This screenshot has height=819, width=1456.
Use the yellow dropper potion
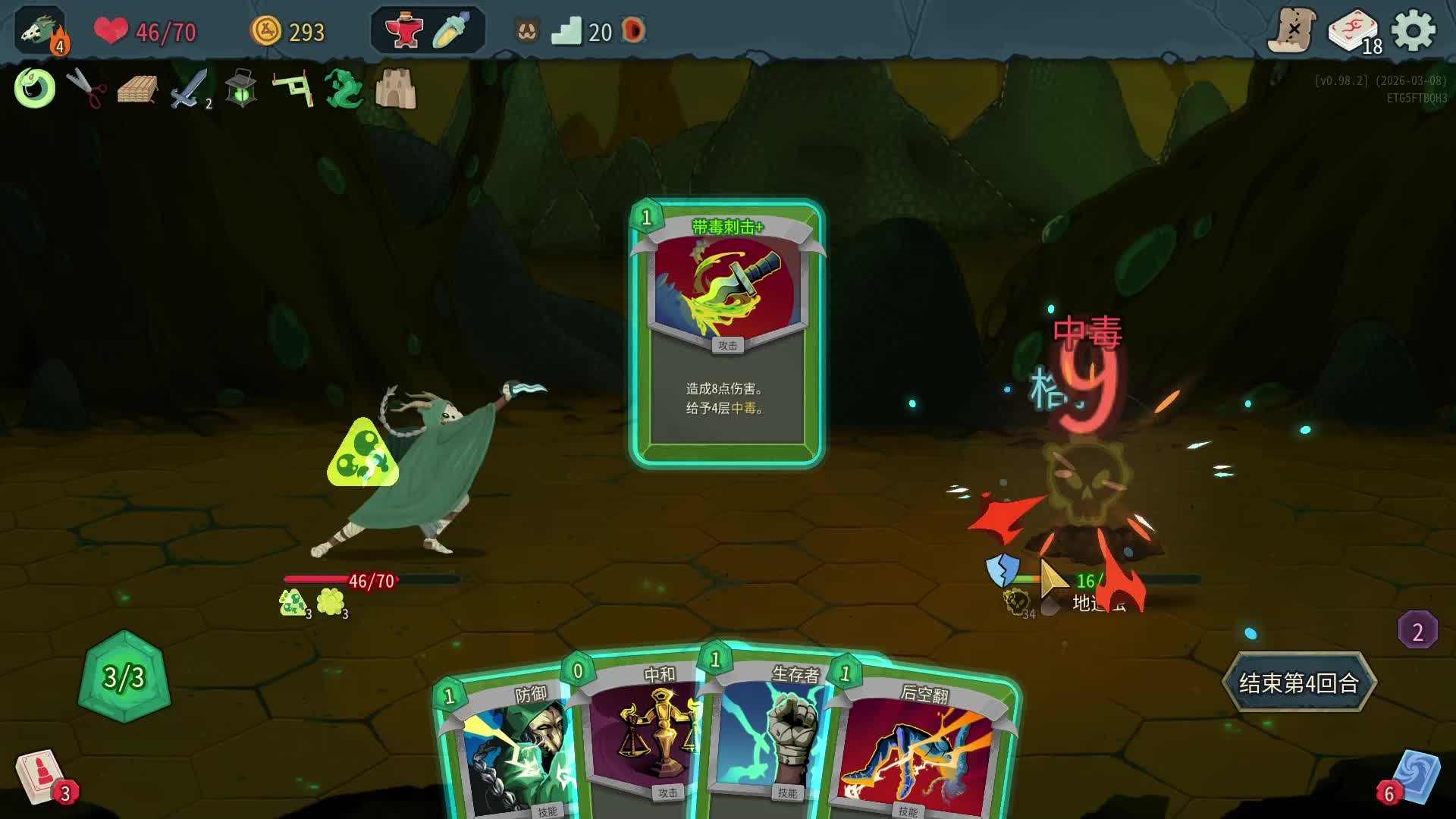(452, 31)
